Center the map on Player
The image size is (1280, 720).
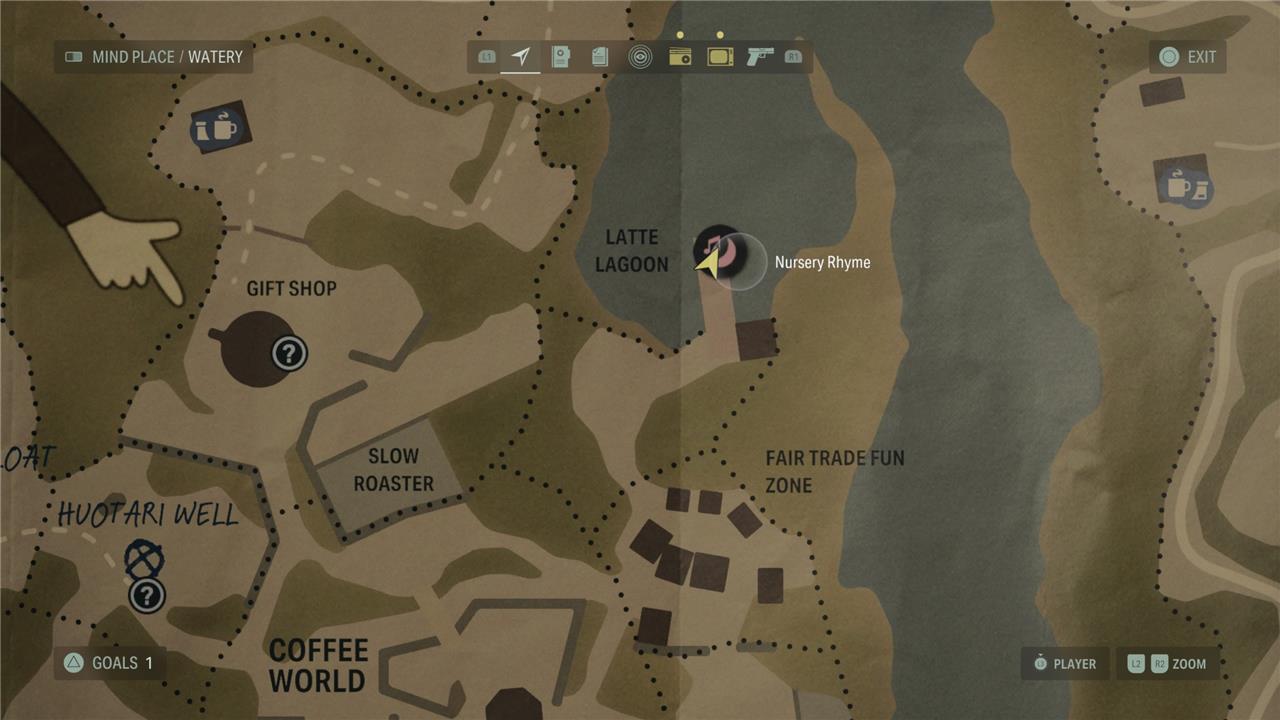tap(1064, 663)
